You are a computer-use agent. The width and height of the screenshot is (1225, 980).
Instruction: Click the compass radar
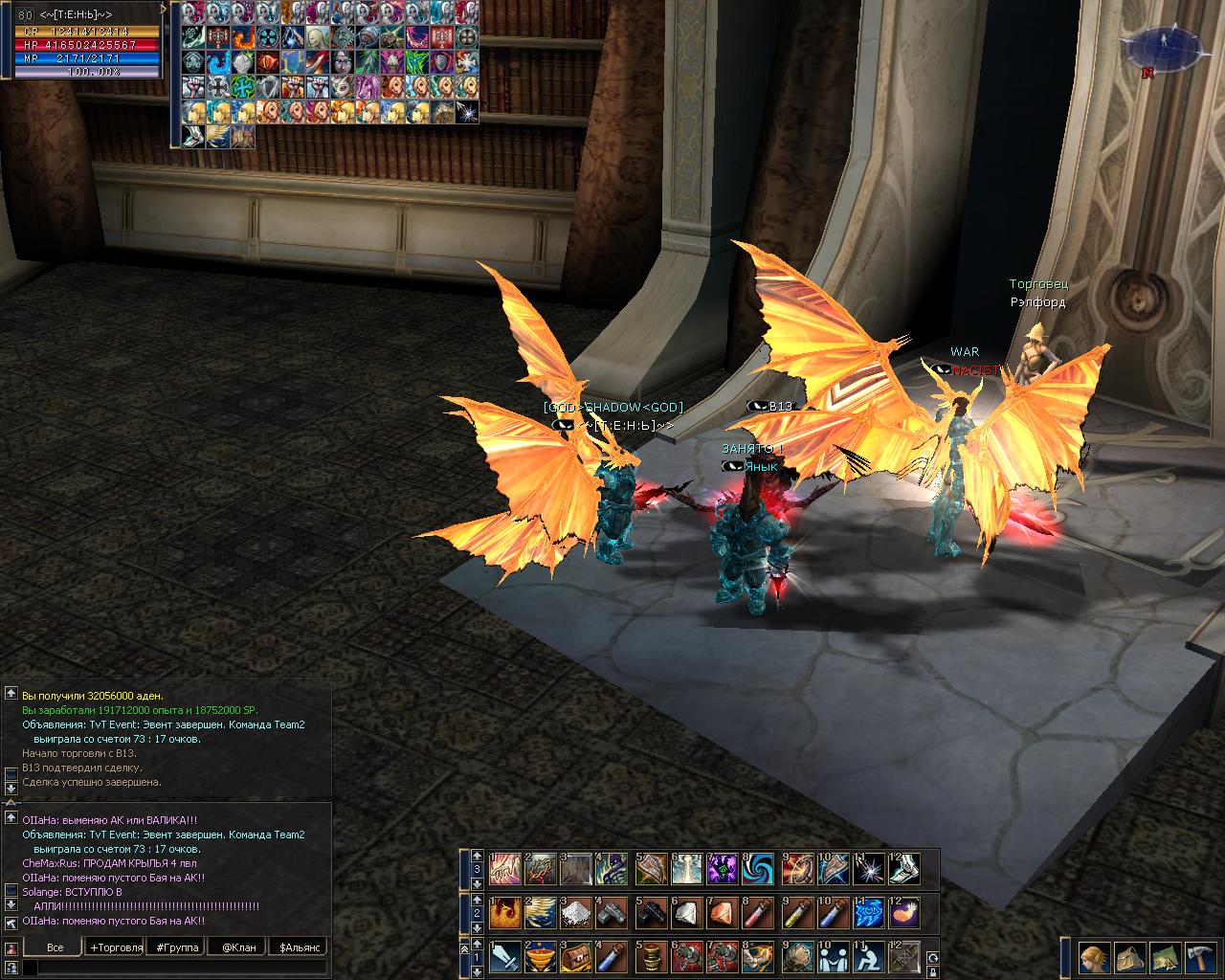pyautogui.click(x=1161, y=47)
